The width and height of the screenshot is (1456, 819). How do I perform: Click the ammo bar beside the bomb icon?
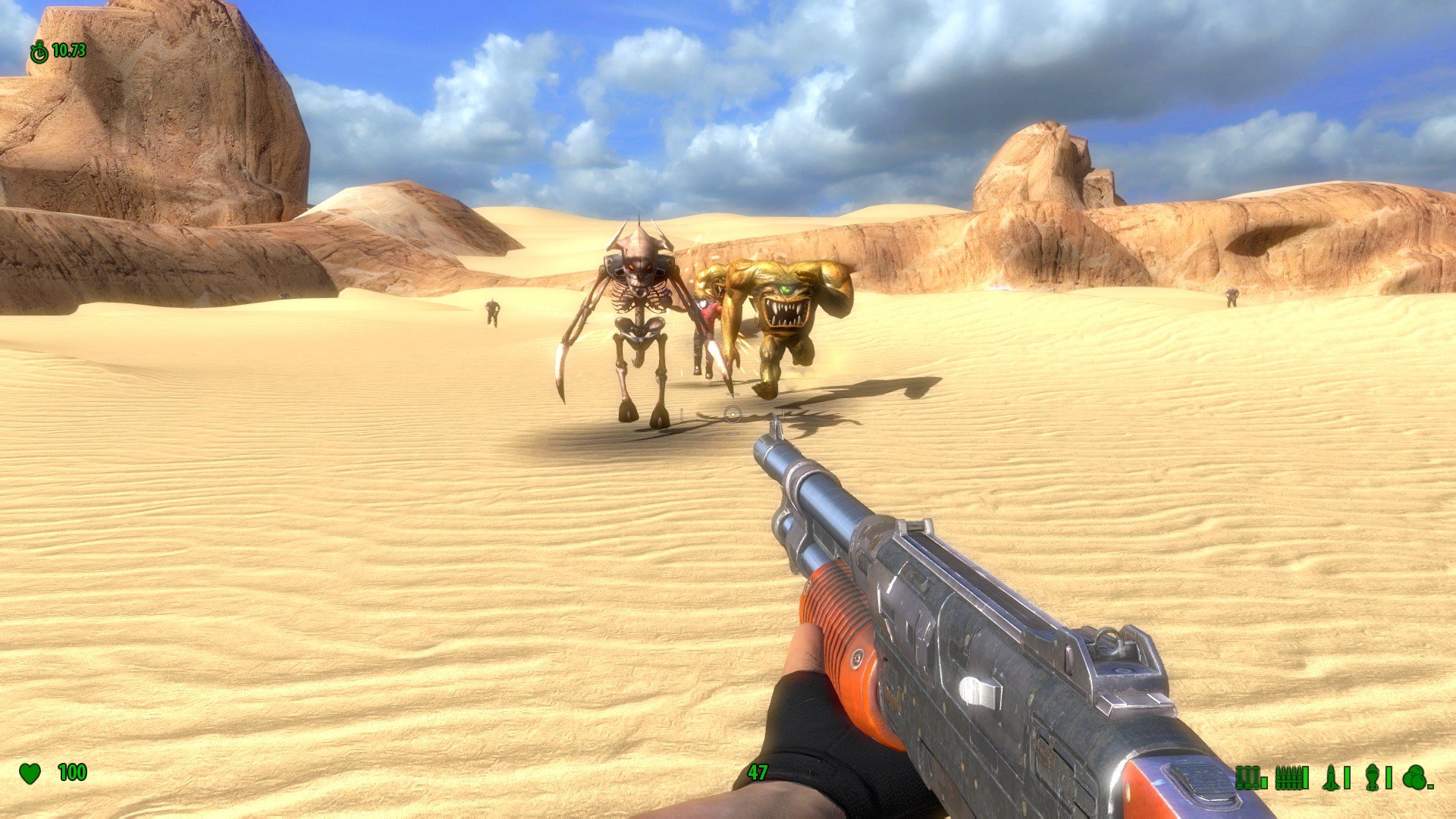(x=1389, y=777)
